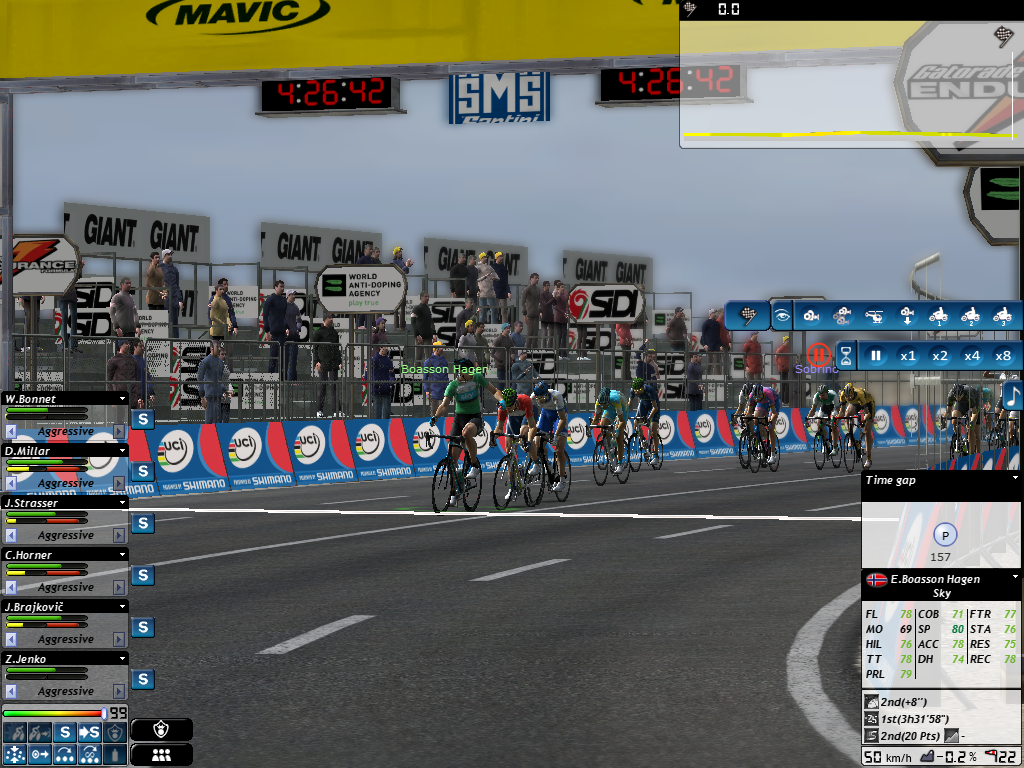Increase Z.Jenko's effort with the right arrow
The height and width of the screenshot is (768, 1024).
pyautogui.click(x=119, y=691)
